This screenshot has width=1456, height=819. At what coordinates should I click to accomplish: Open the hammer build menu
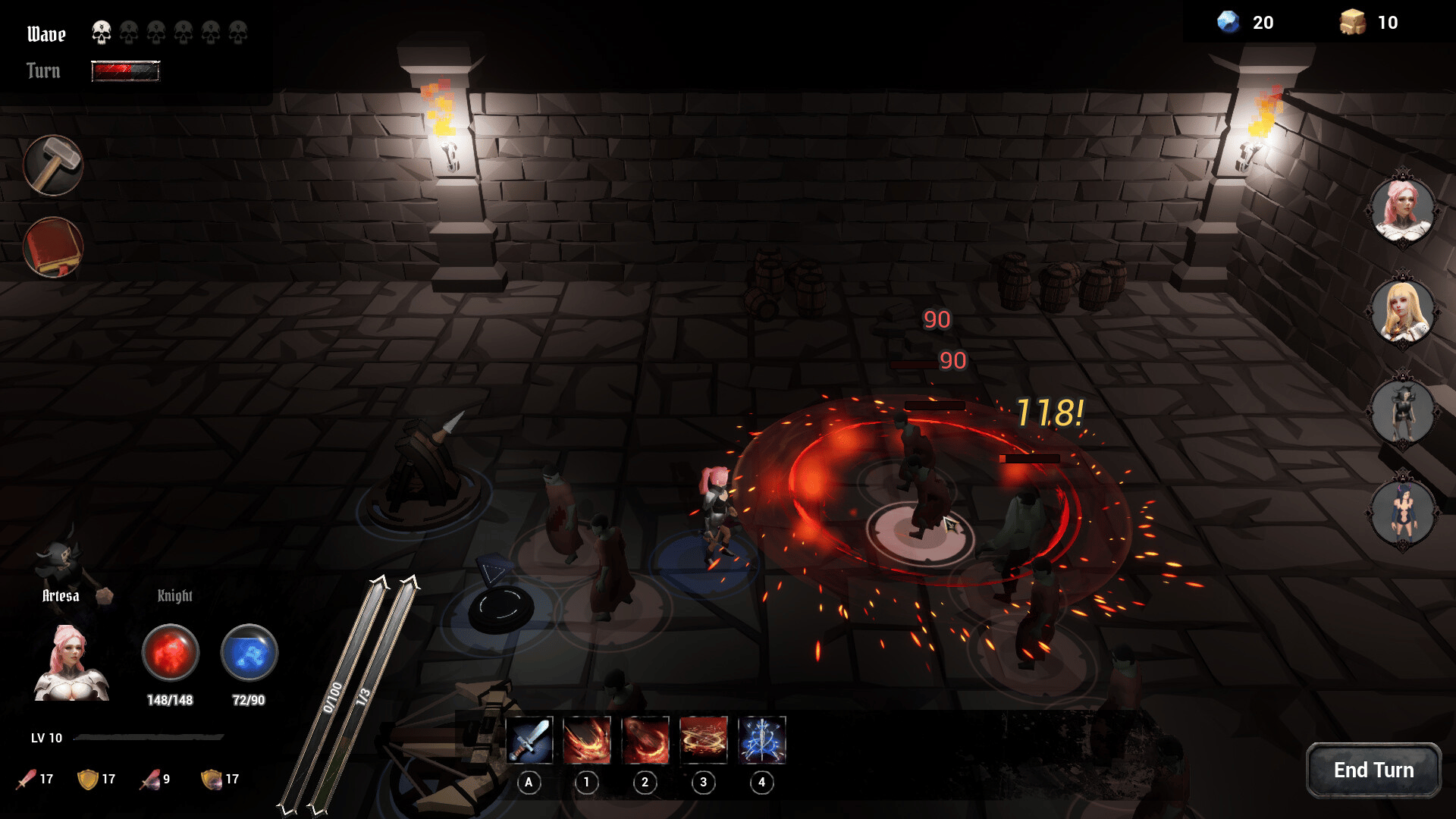tap(53, 165)
